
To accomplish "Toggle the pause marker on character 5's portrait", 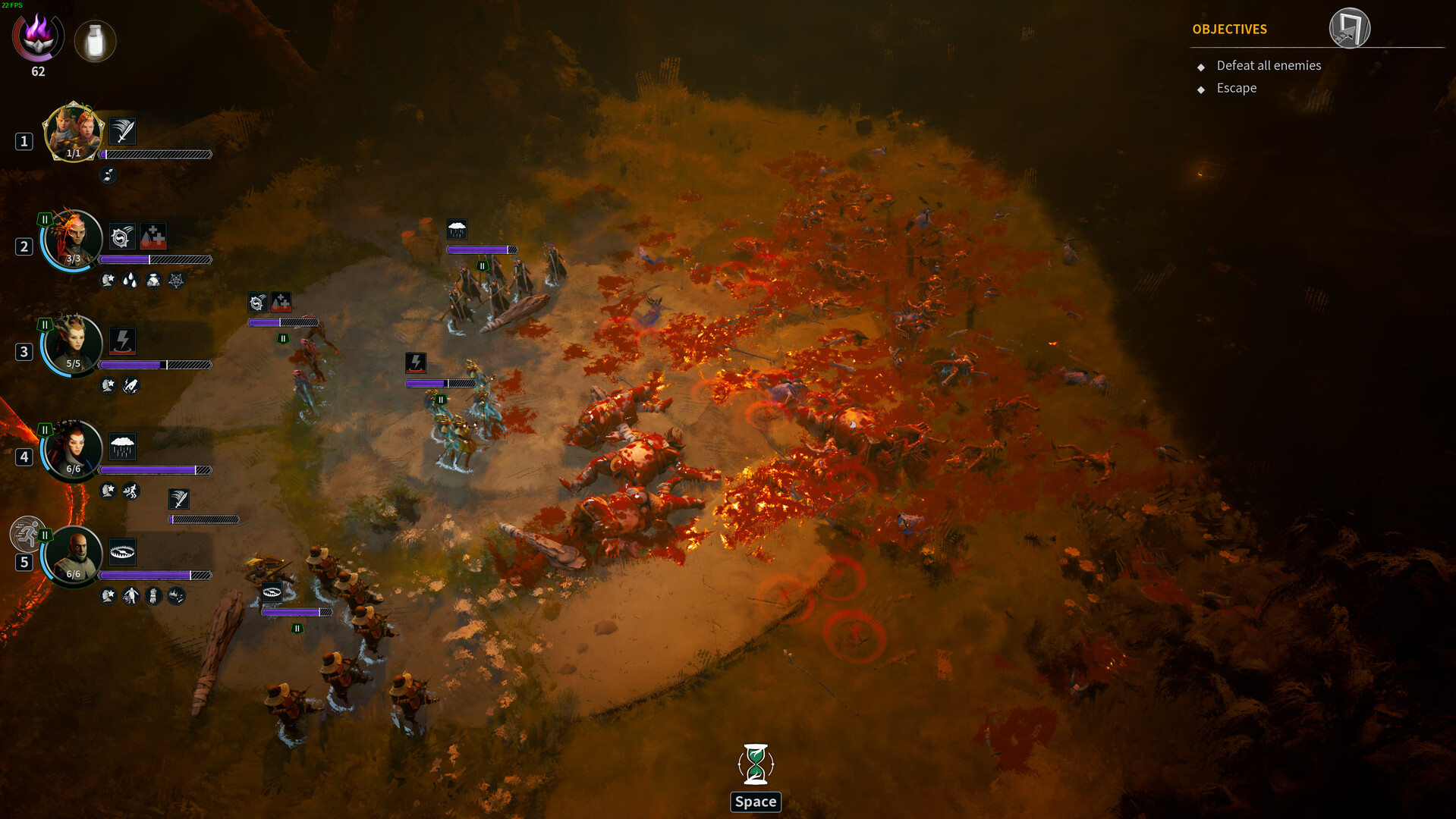I will (44, 535).
